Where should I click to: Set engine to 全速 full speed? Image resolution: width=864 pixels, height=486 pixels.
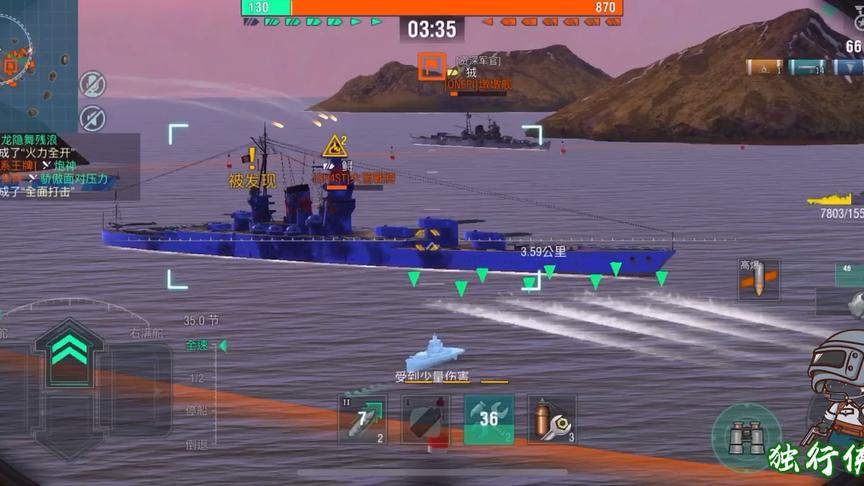pyautogui.click(x=197, y=346)
